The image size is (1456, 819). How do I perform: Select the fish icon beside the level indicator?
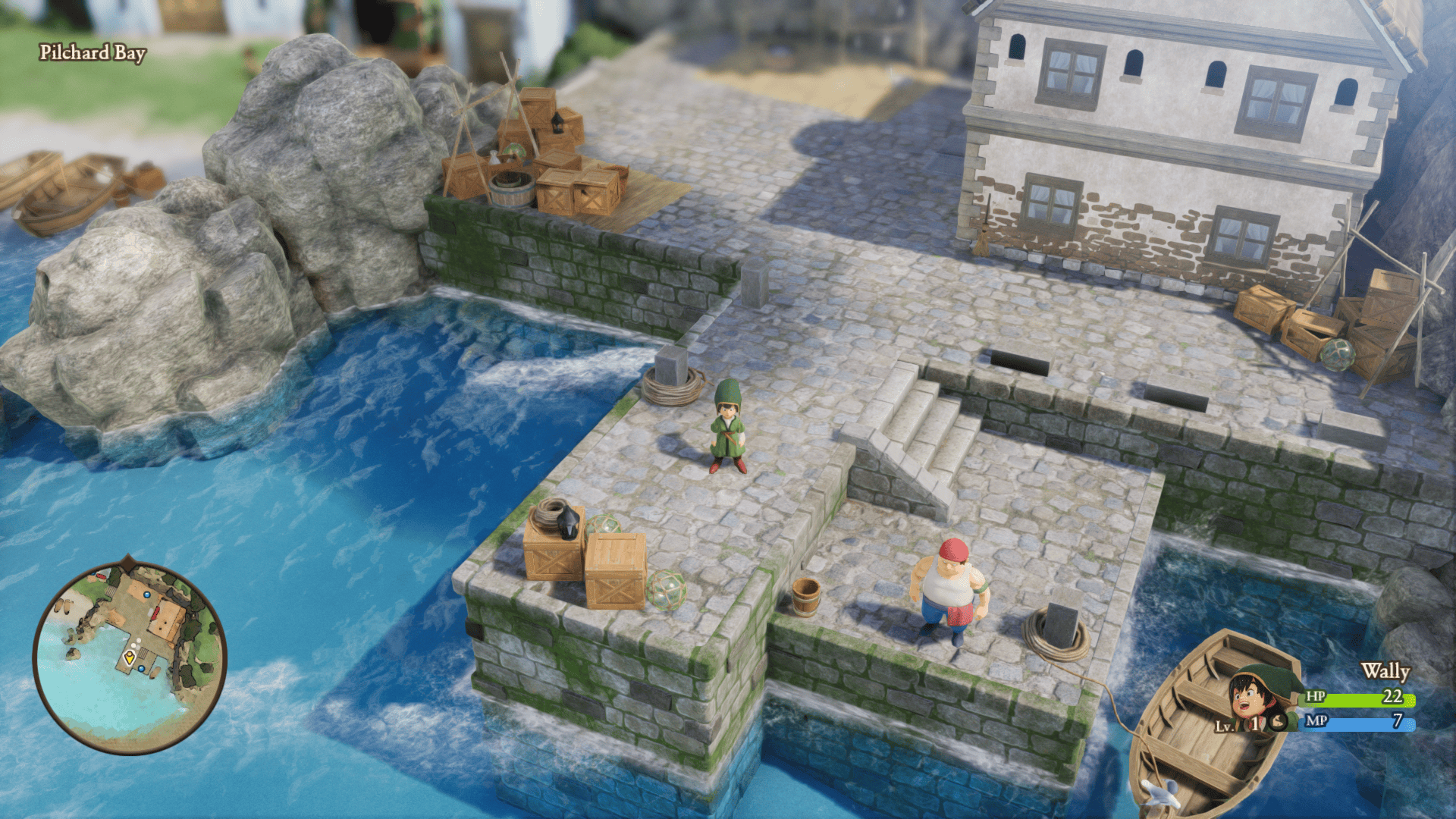click(1277, 723)
